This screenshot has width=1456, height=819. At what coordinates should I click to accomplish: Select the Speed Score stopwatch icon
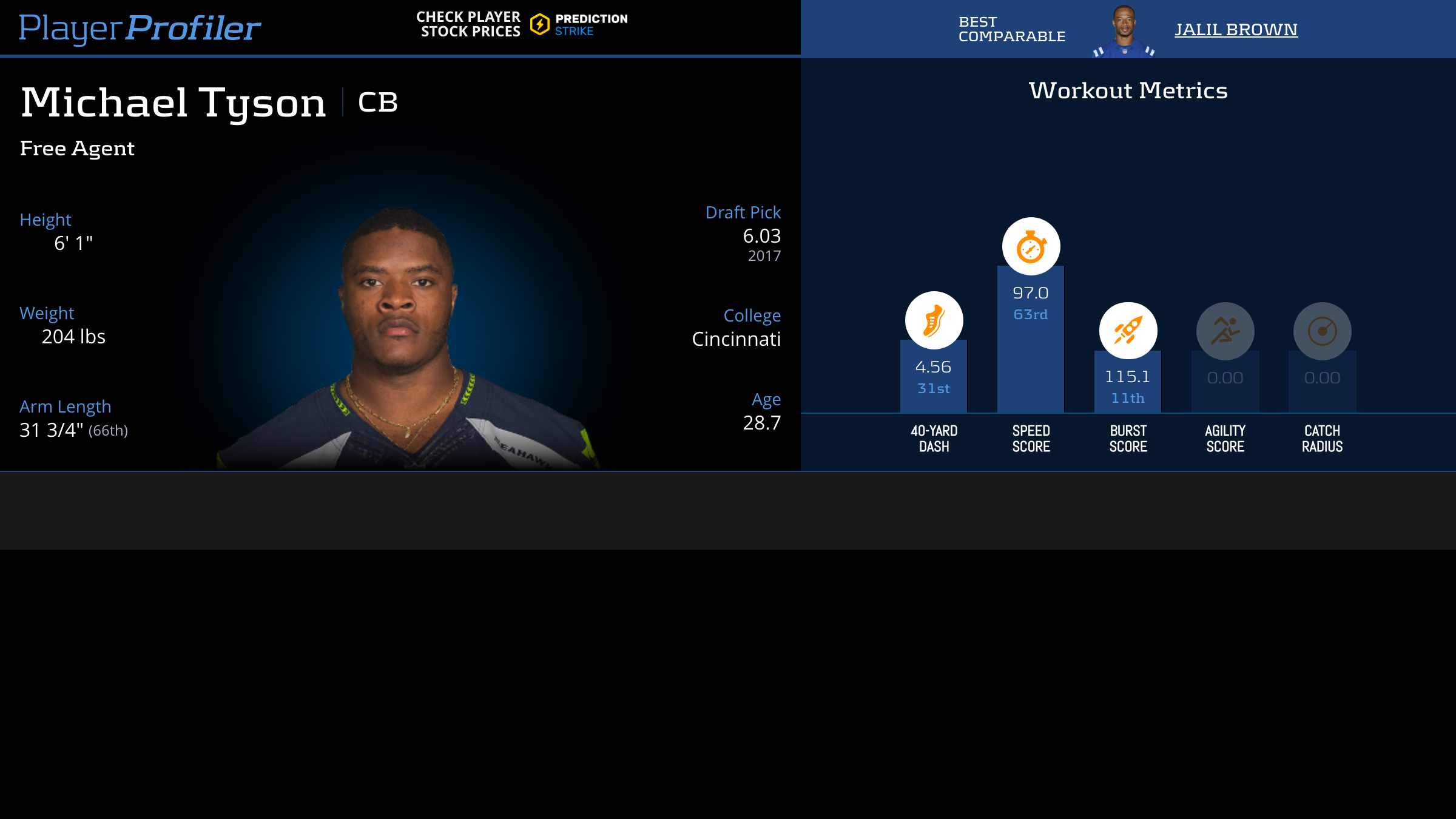point(1031,246)
